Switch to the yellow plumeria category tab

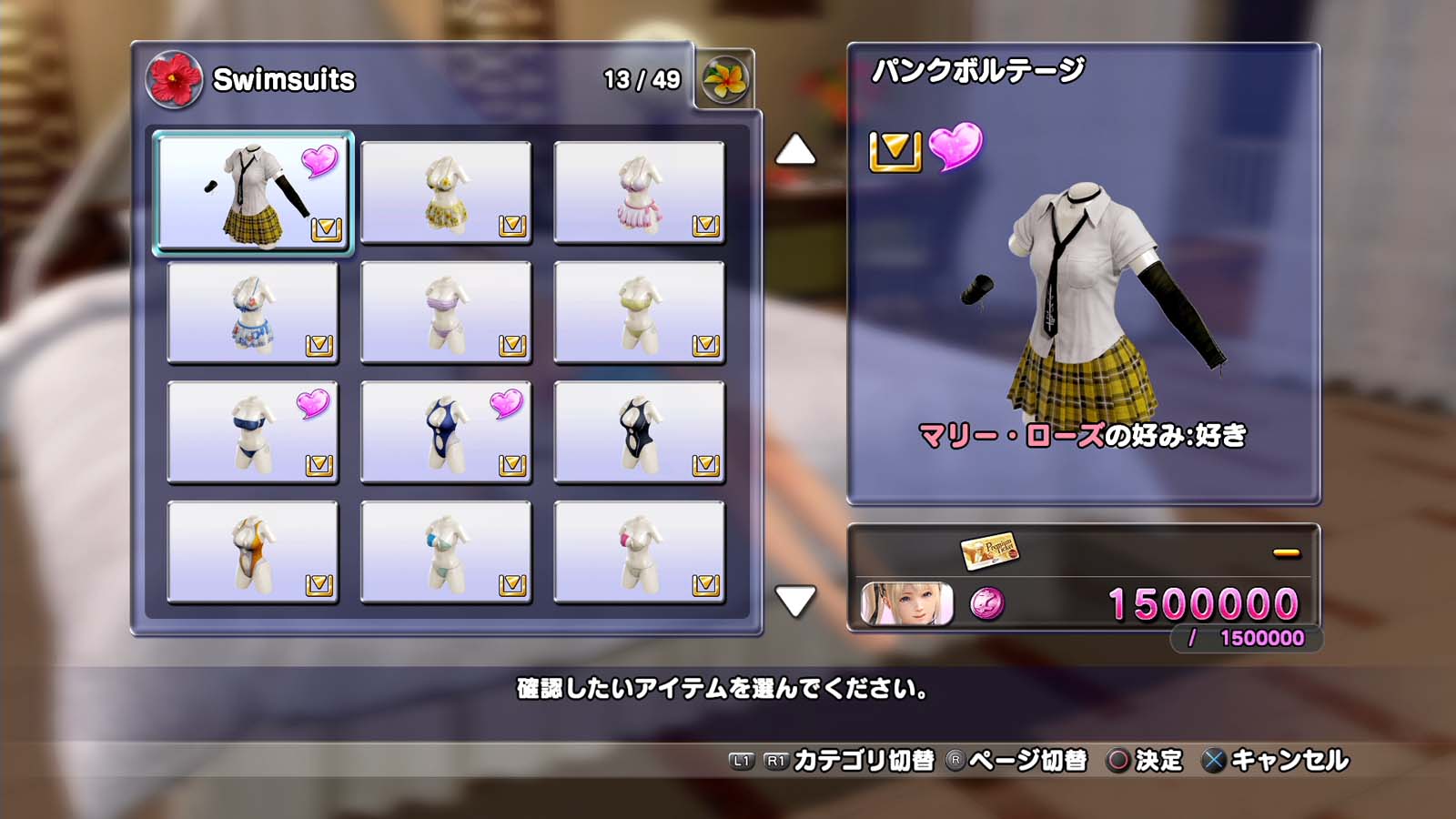(x=724, y=80)
